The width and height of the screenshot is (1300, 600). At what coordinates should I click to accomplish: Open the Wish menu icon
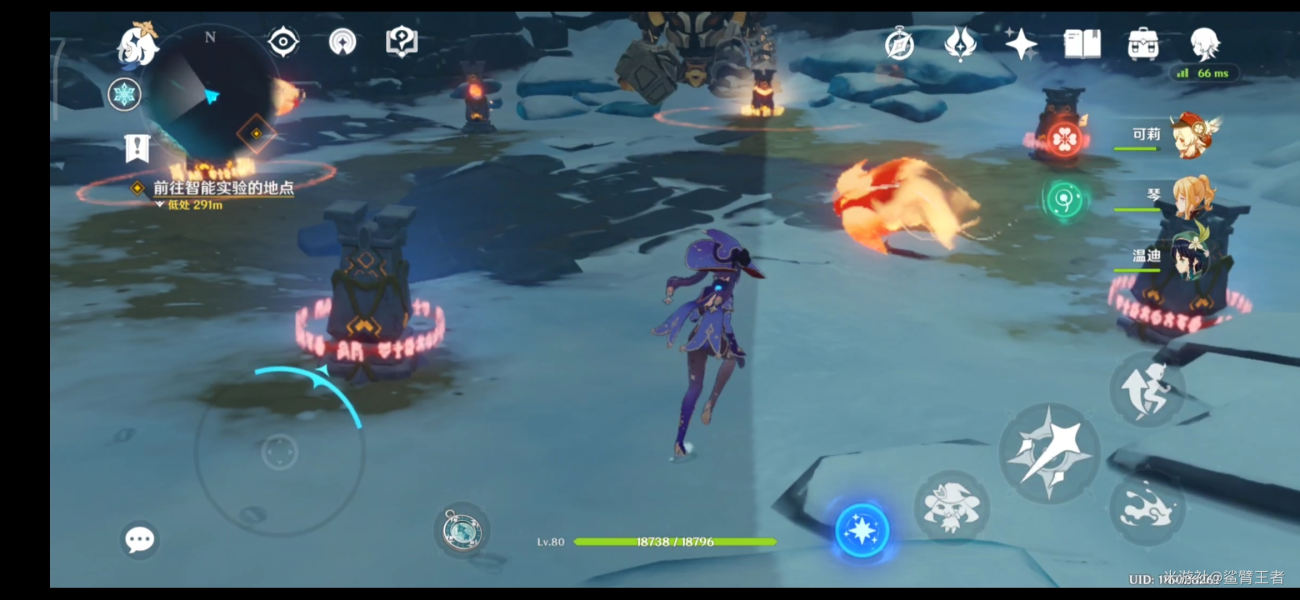click(960, 44)
